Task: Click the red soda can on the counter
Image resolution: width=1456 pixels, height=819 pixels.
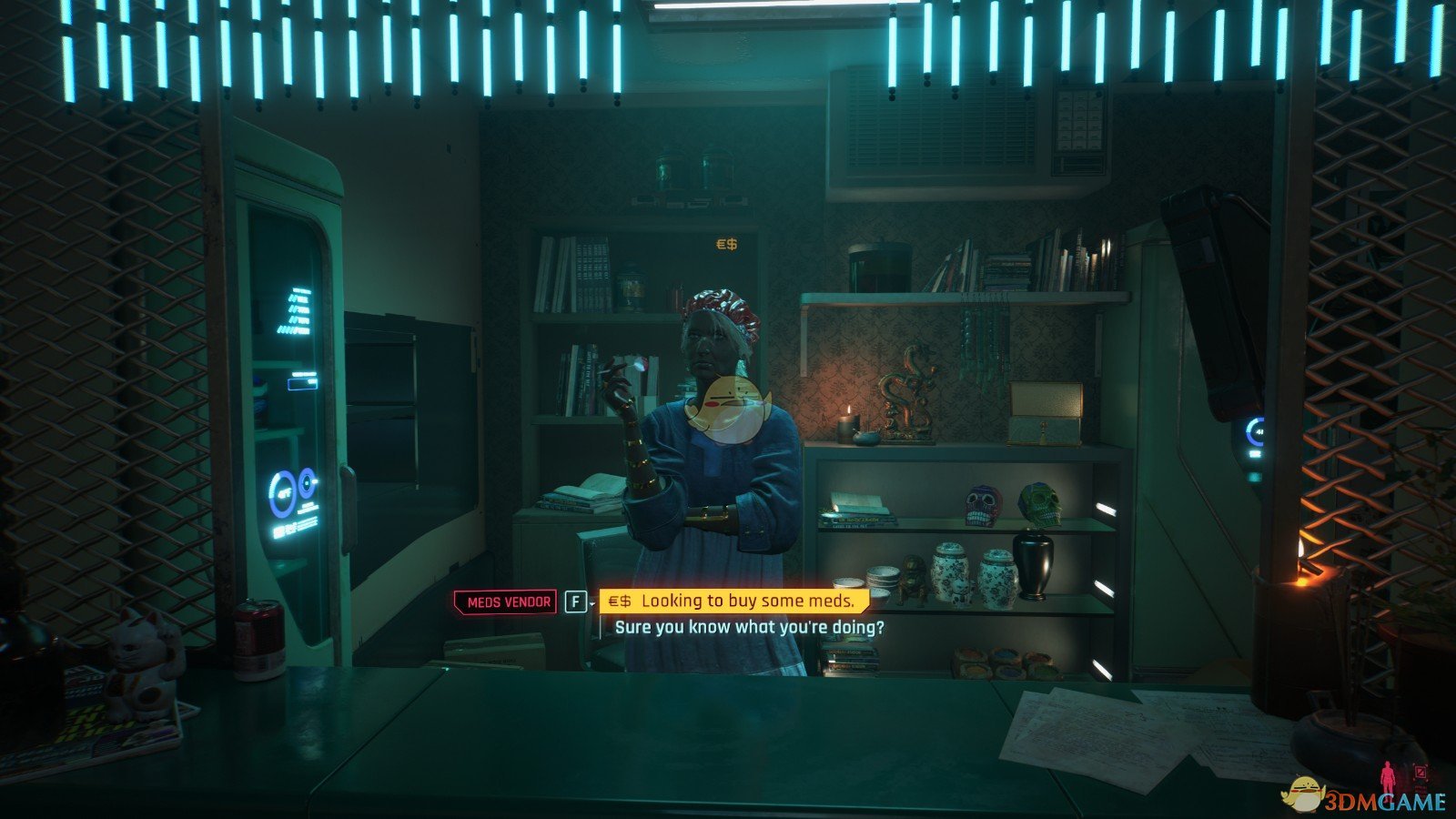Action: pos(258,634)
